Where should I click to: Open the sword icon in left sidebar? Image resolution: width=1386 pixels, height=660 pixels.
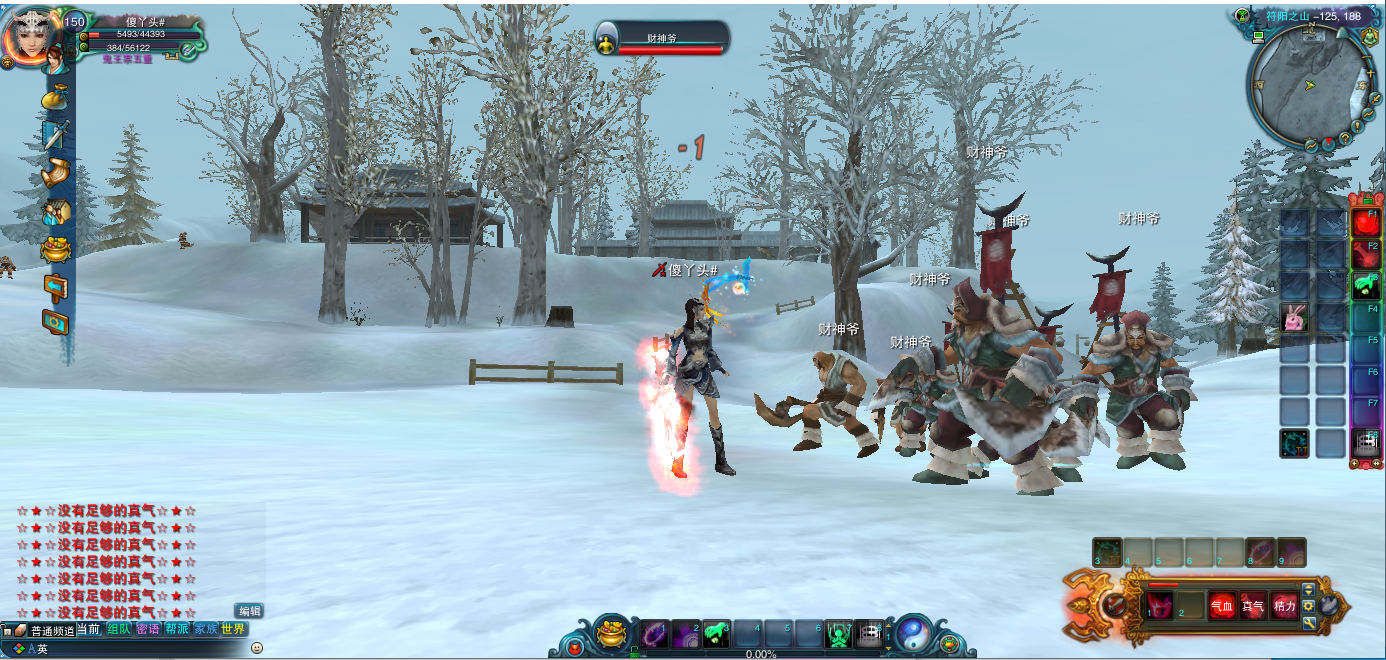[x=54, y=134]
